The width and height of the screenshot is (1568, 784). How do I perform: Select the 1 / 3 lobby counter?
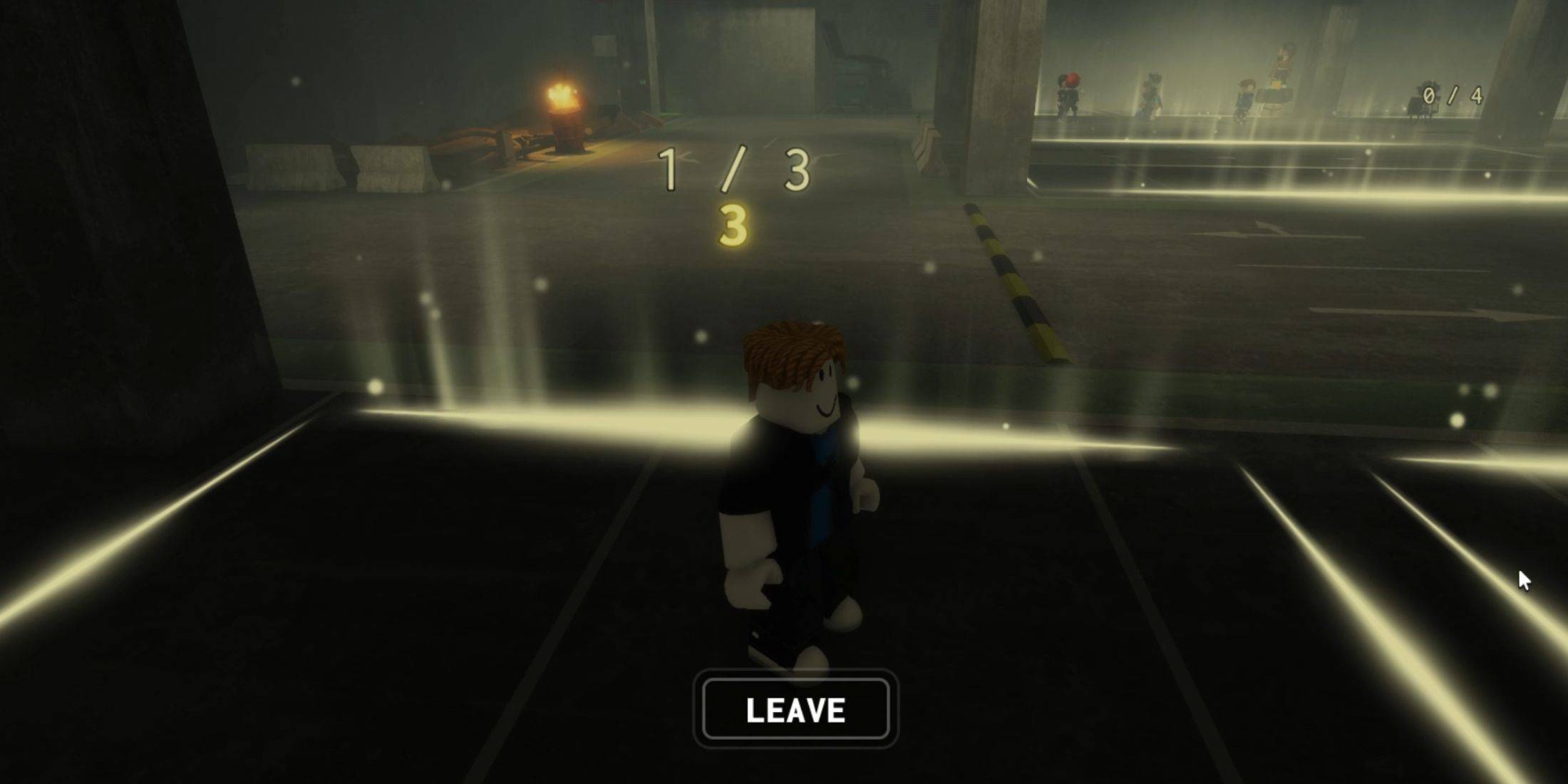pyautogui.click(x=734, y=167)
